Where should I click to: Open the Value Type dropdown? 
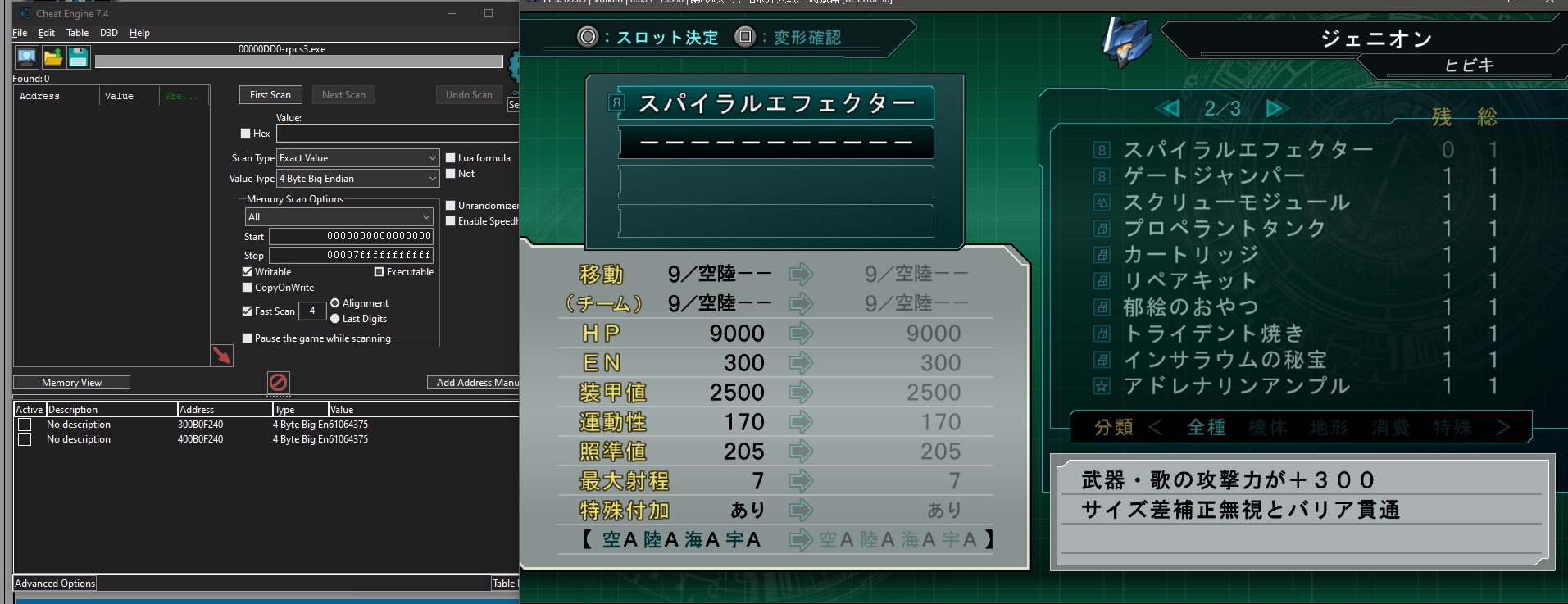pyautogui.click(x=432, y=179)
